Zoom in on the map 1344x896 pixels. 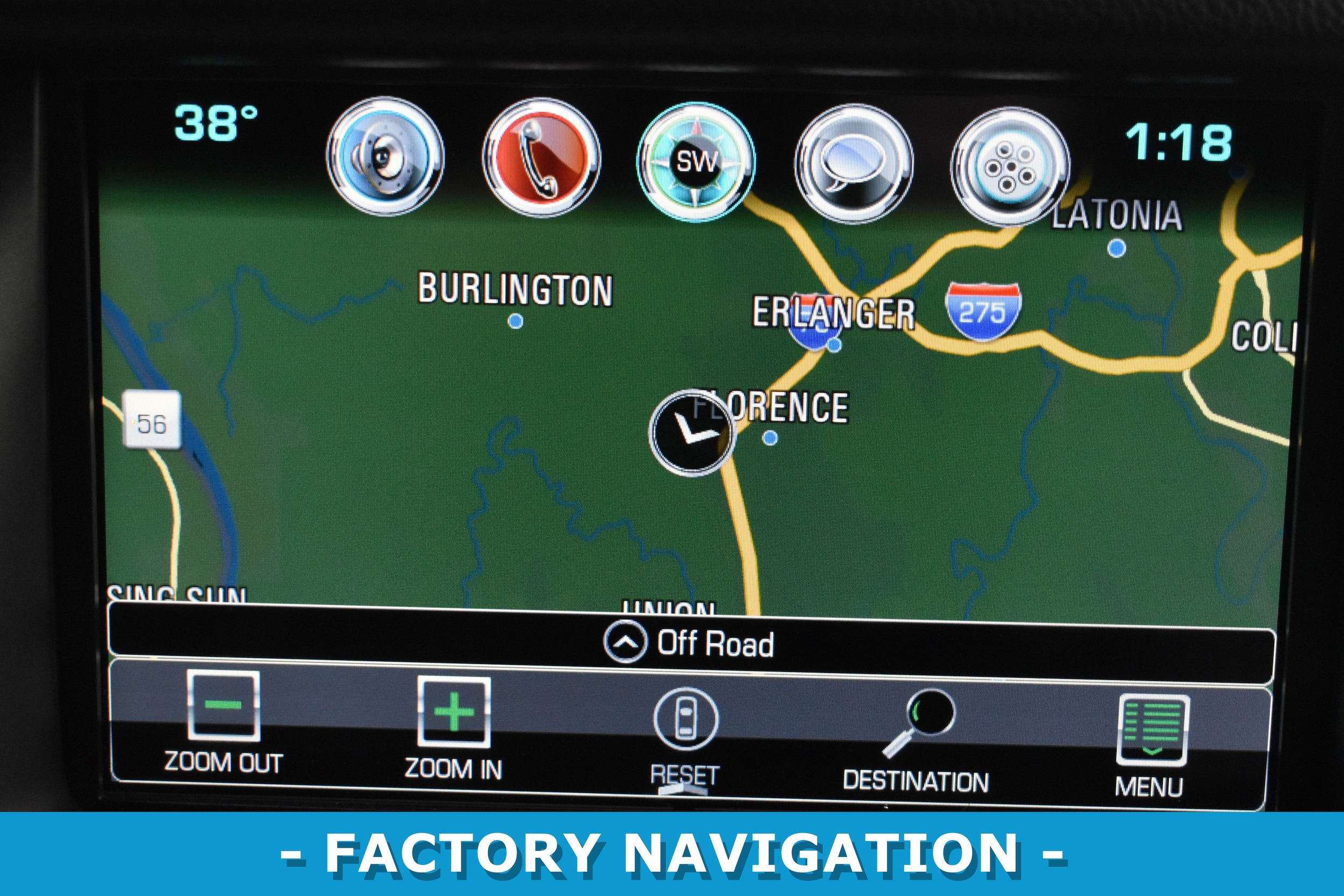click(x=454, y=726)
